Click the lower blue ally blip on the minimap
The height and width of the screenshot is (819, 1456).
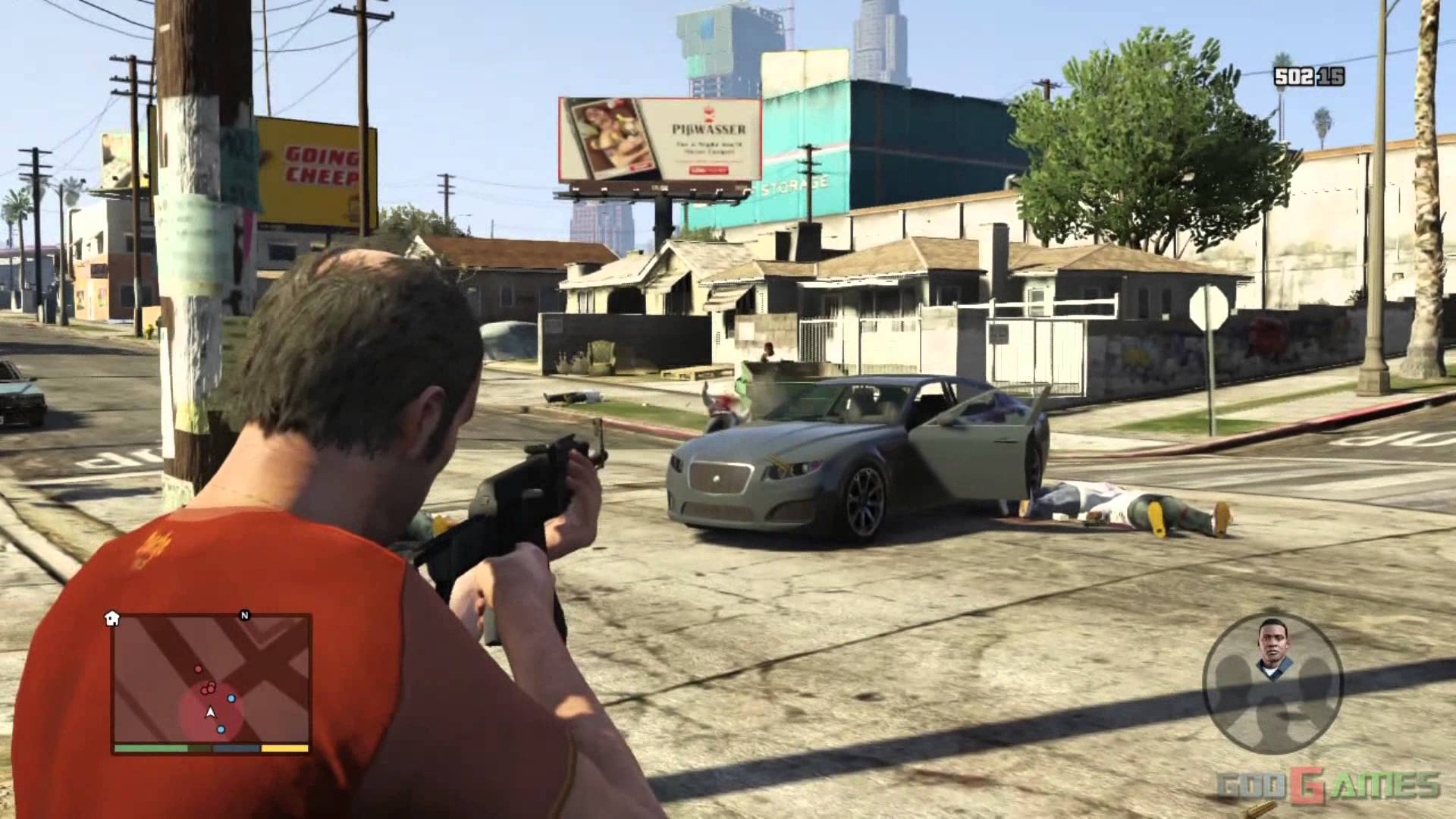221,730
